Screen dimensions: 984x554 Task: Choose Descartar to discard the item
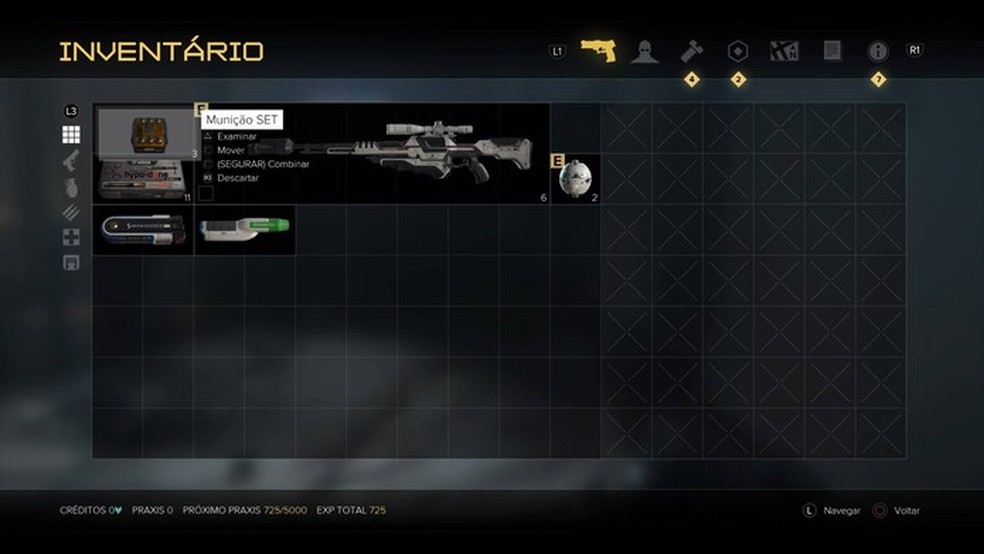pos(238,178)
